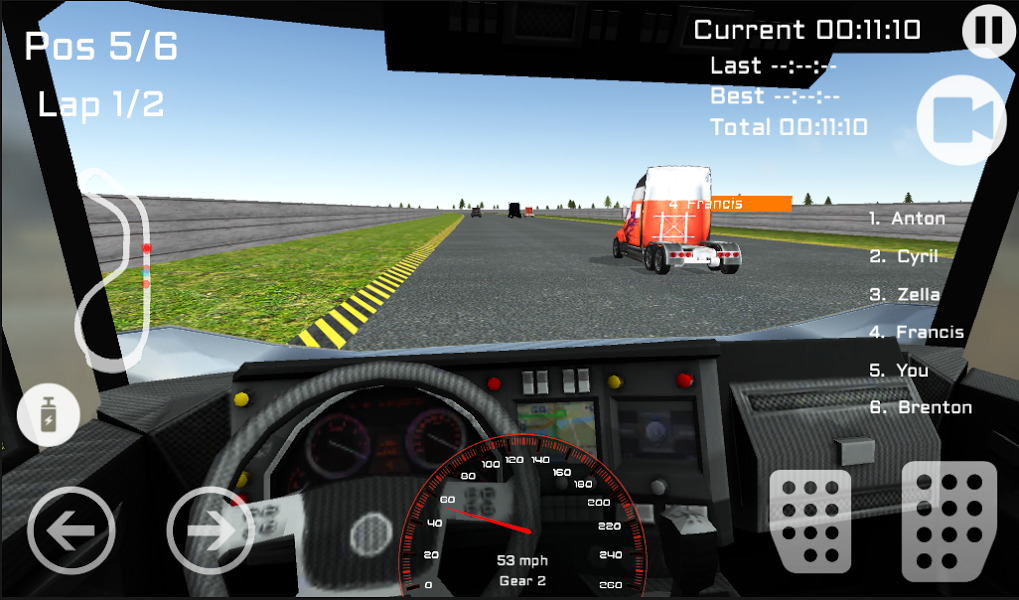Viewport: 1019px width, 600px height.
Task: Tap the brake pedal
Action: pyautogui.click(x=810, y=521)
